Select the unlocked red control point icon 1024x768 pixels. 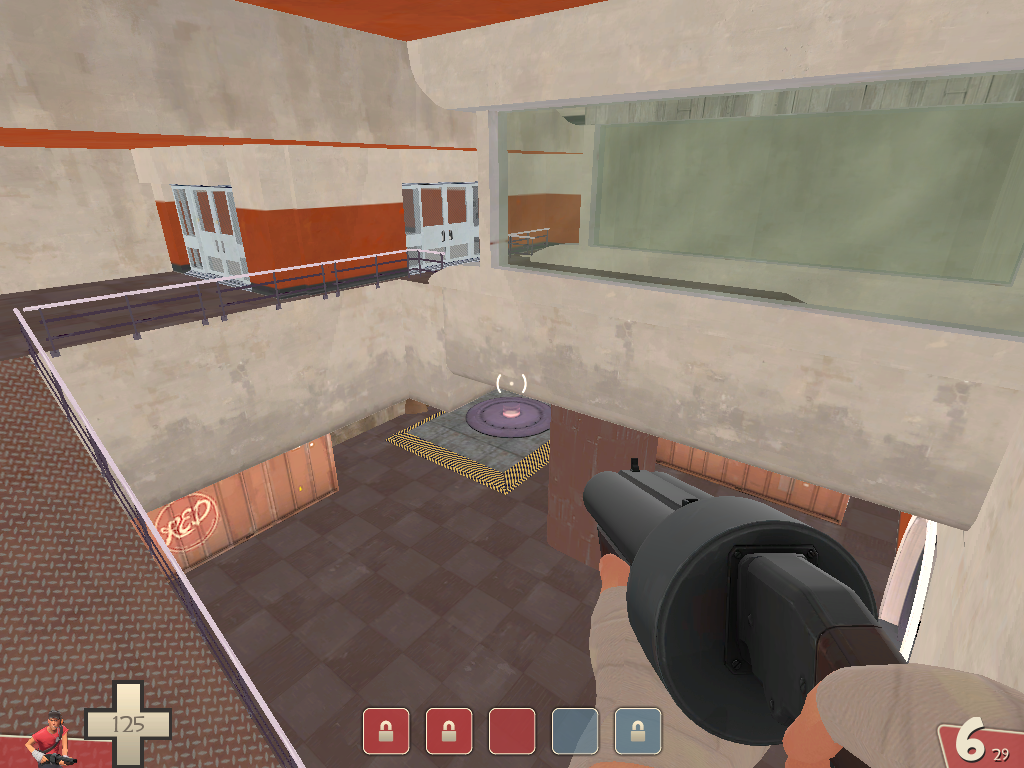point(511,731)
